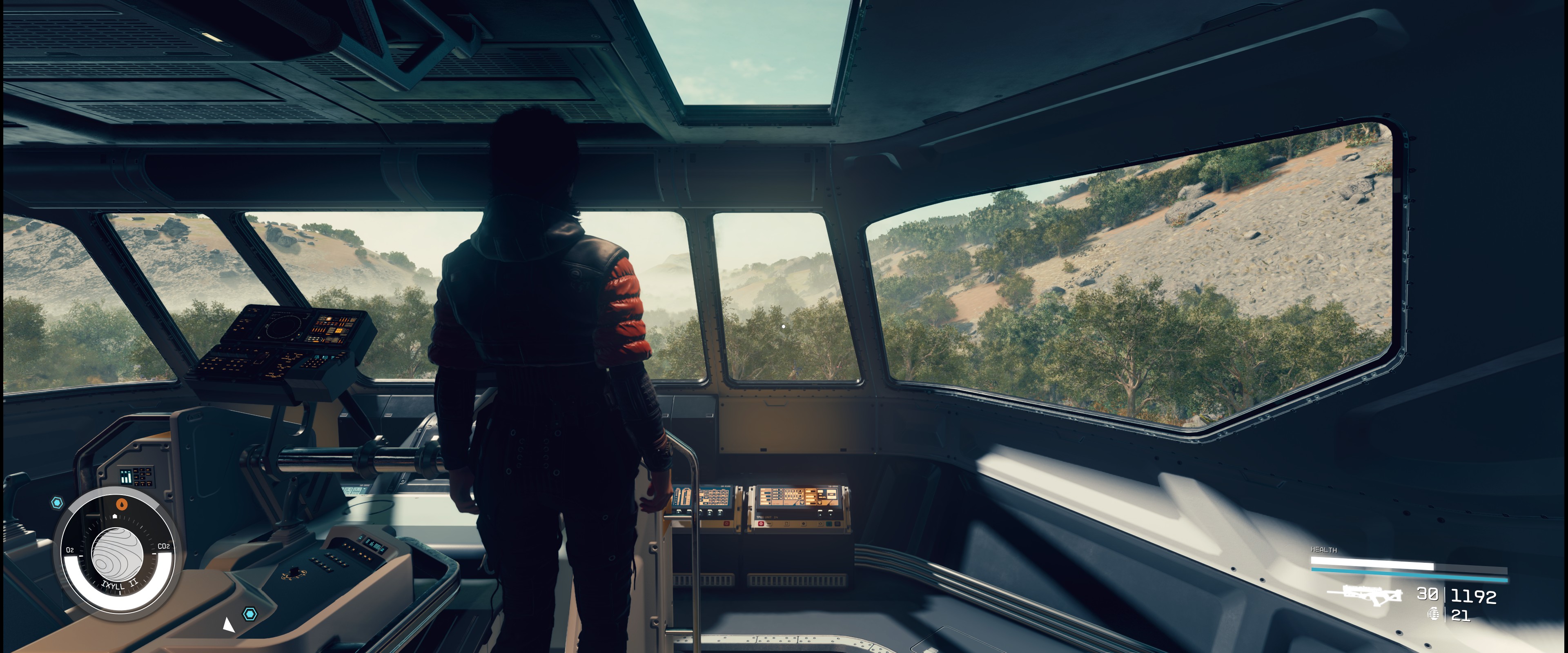This screenshot has width=1568, height=653.
Task: Click the equipped rifle weapon icon
Action: click(x=1369, y=595)
